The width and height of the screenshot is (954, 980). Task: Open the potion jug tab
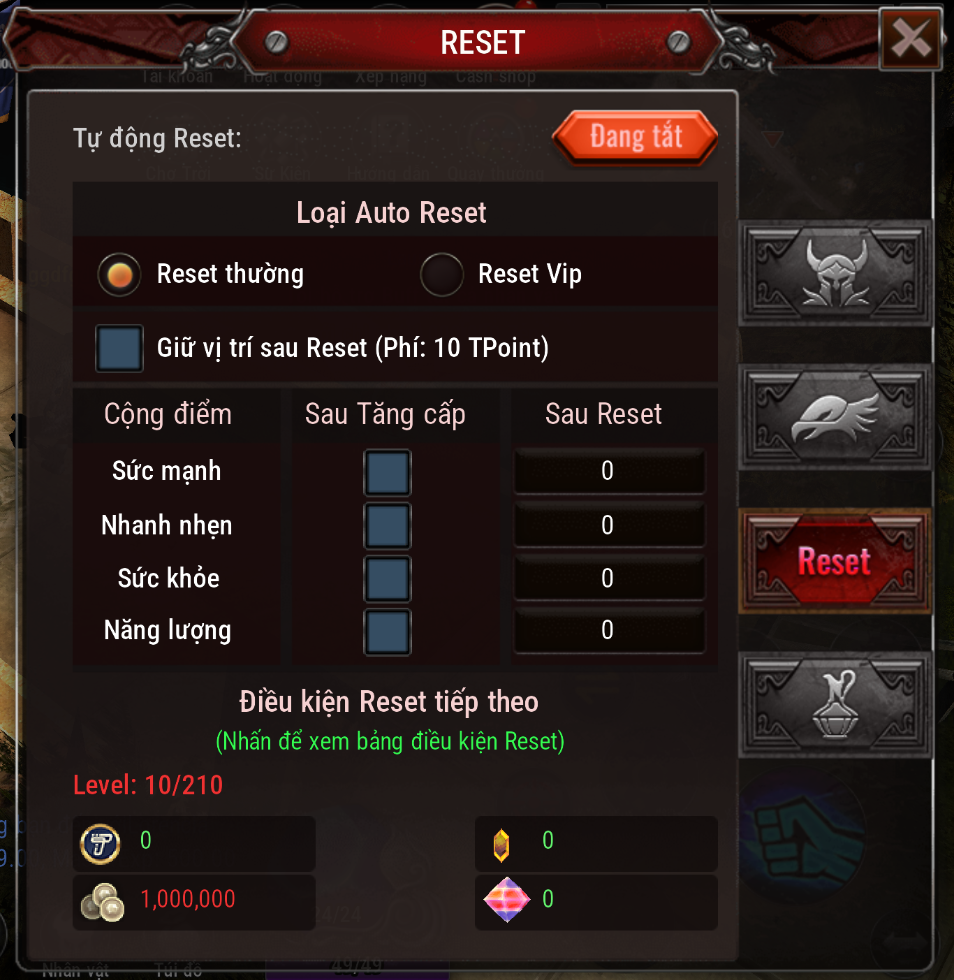835,704
